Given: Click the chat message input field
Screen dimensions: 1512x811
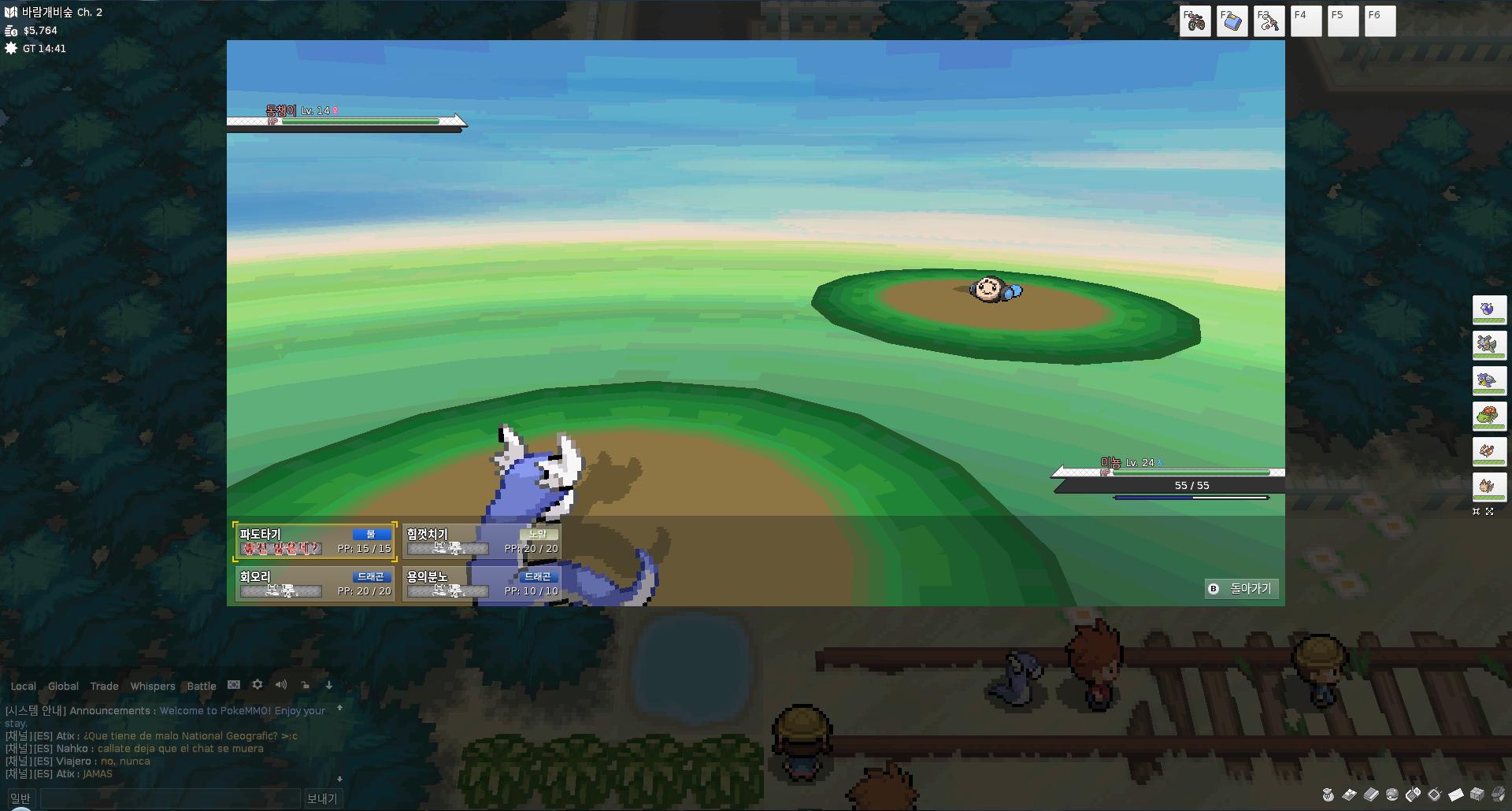Looking at the screenshot, I should point(170,798).
